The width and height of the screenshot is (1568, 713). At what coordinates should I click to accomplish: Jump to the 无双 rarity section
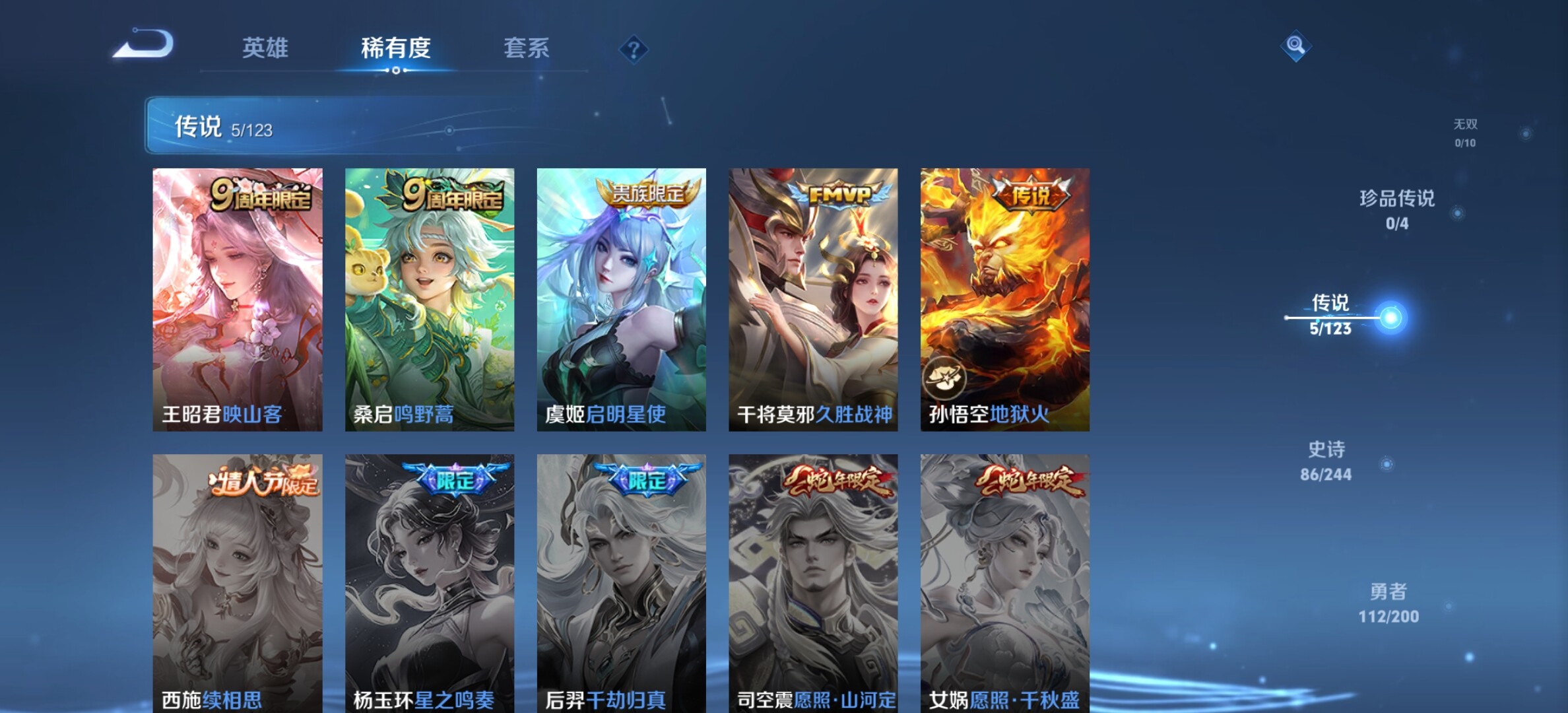point(1465,133)
